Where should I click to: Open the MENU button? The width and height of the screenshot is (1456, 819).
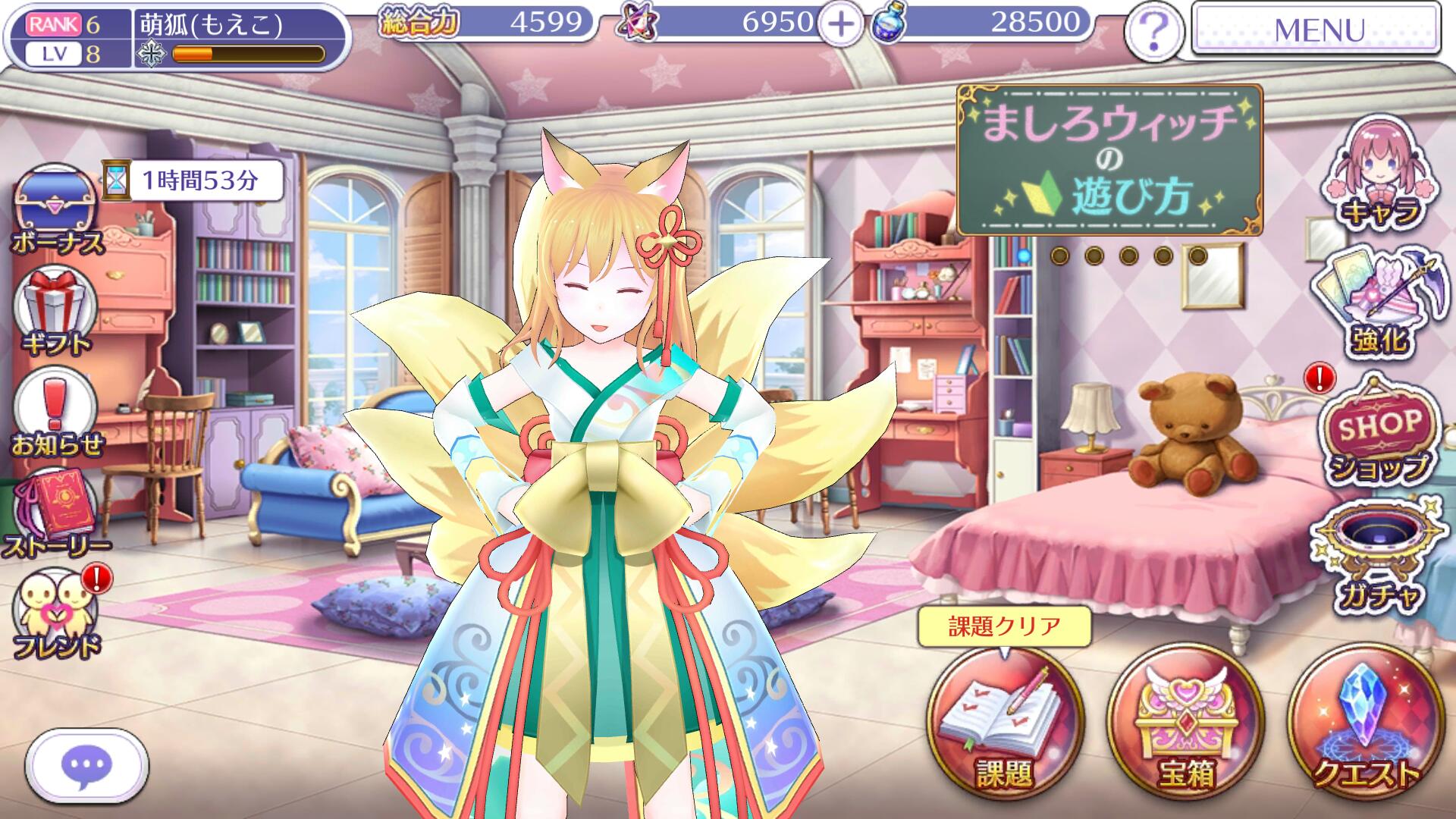point(1316,29)
